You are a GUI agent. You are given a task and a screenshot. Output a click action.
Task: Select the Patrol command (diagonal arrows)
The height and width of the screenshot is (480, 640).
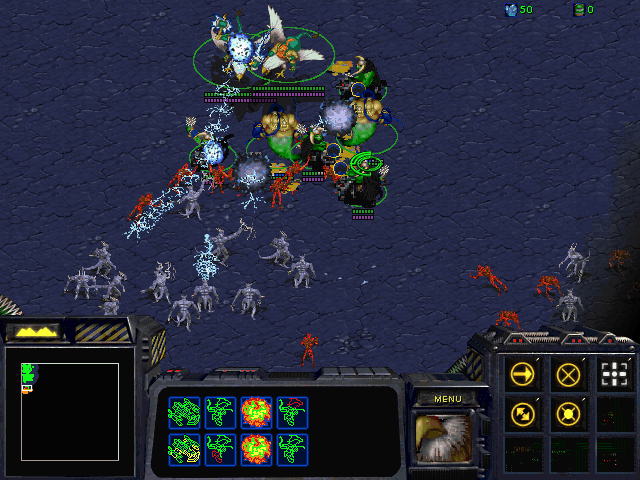click(x=521, y=412)
